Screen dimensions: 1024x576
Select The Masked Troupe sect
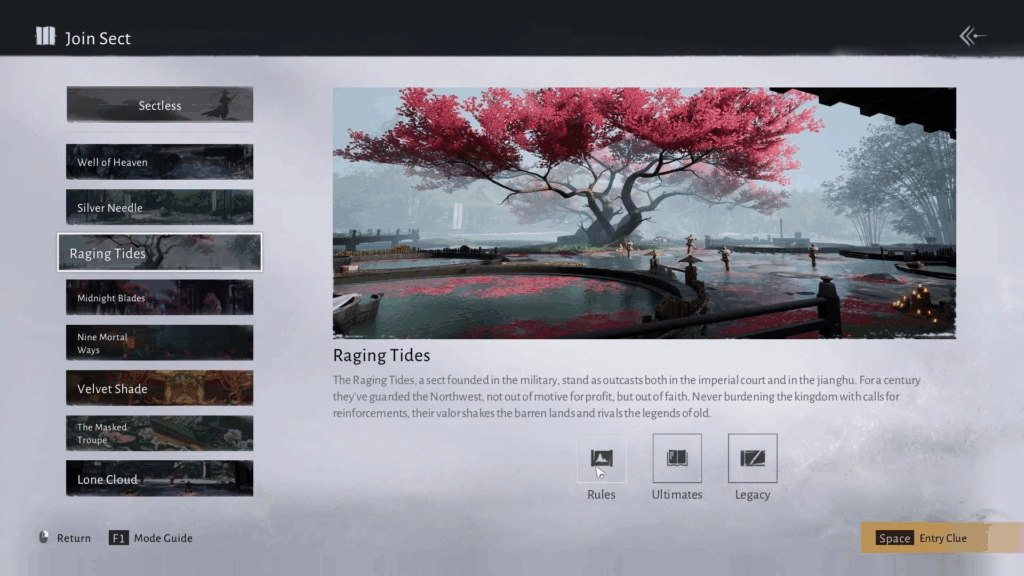click(160, 433)
